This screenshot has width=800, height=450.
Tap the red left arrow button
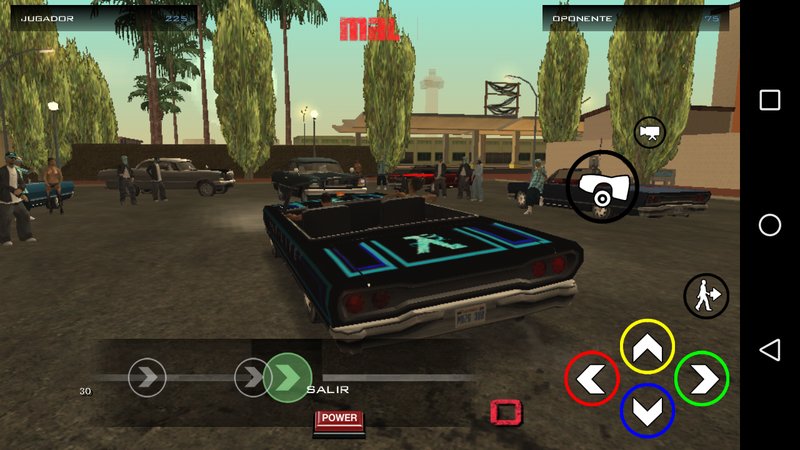[592, 378]
